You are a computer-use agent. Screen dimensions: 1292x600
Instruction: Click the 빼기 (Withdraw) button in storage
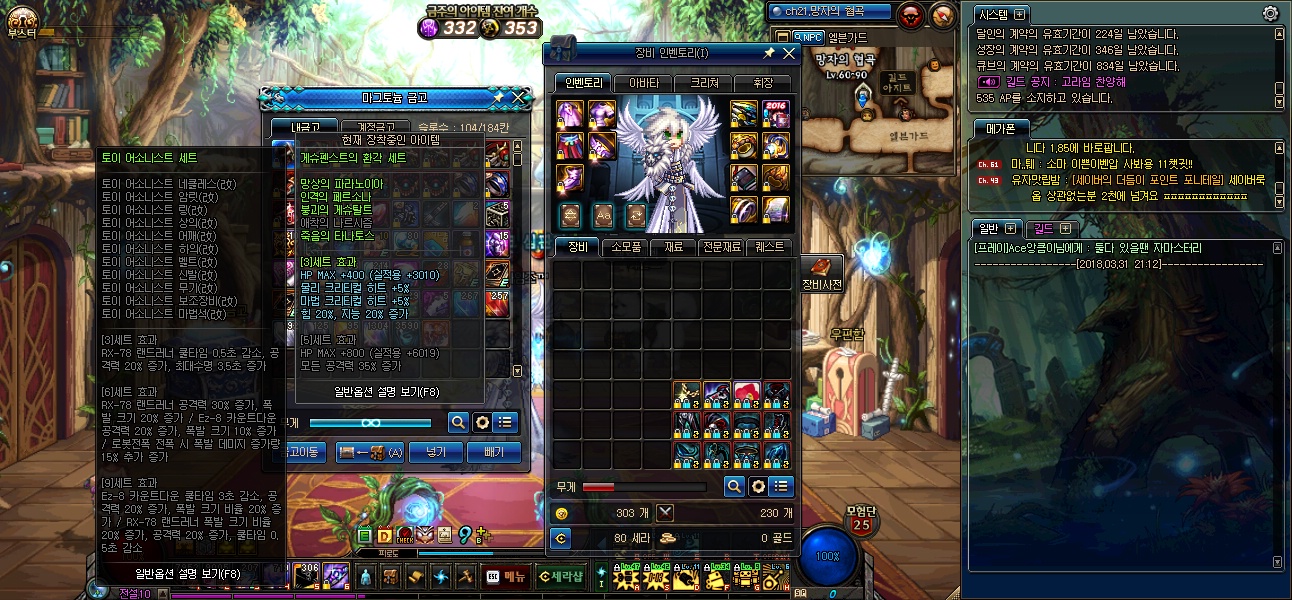coord(494,452)
